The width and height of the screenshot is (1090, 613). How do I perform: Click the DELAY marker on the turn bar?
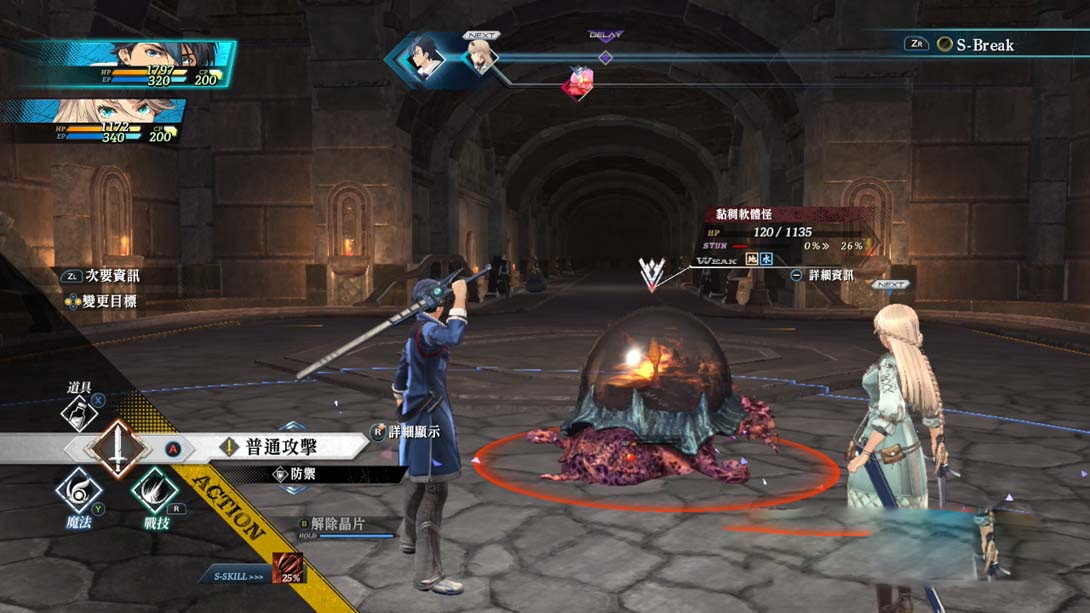605,55
